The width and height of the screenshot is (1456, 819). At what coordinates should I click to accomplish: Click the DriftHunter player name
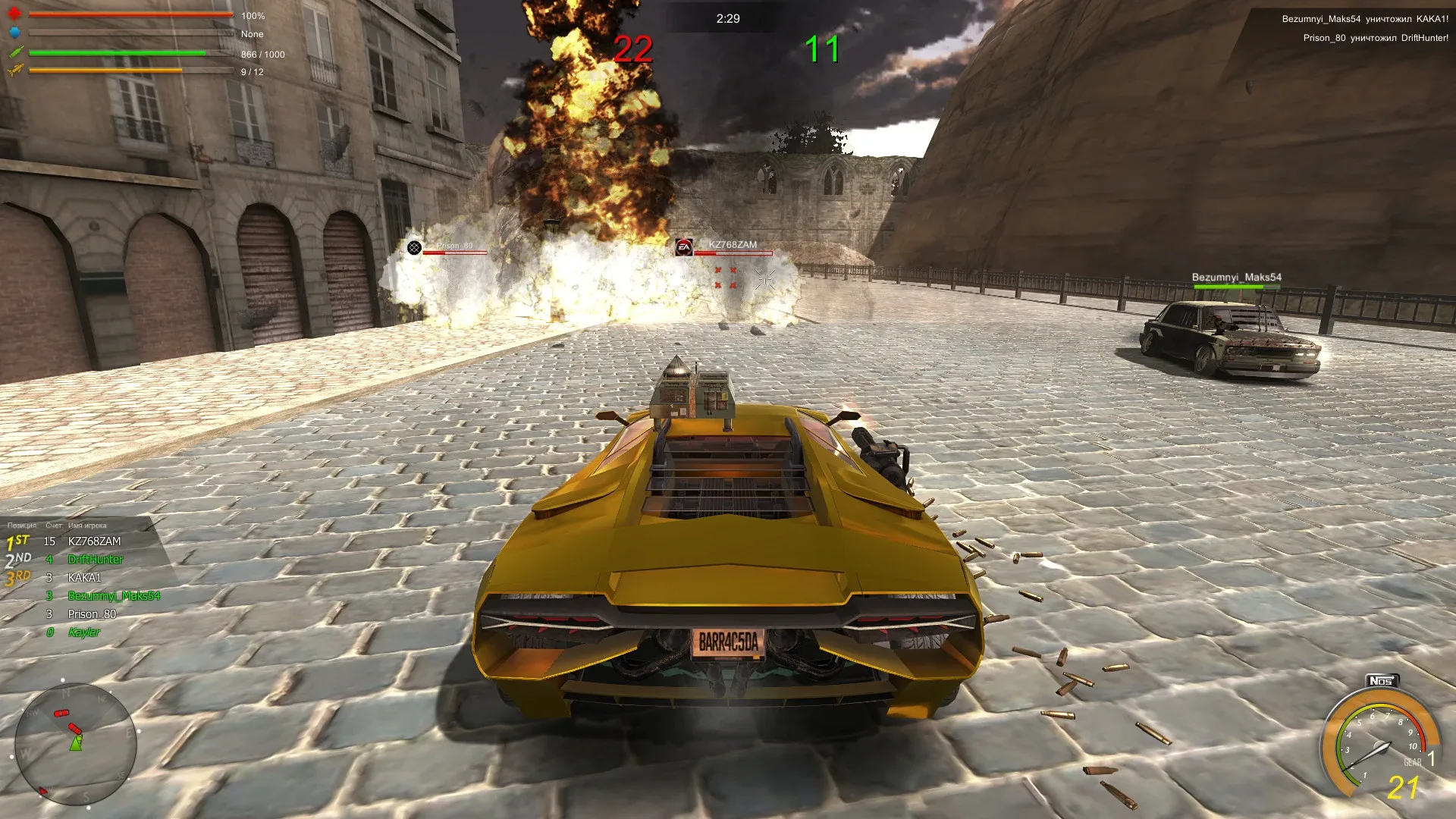pos(95,560)
